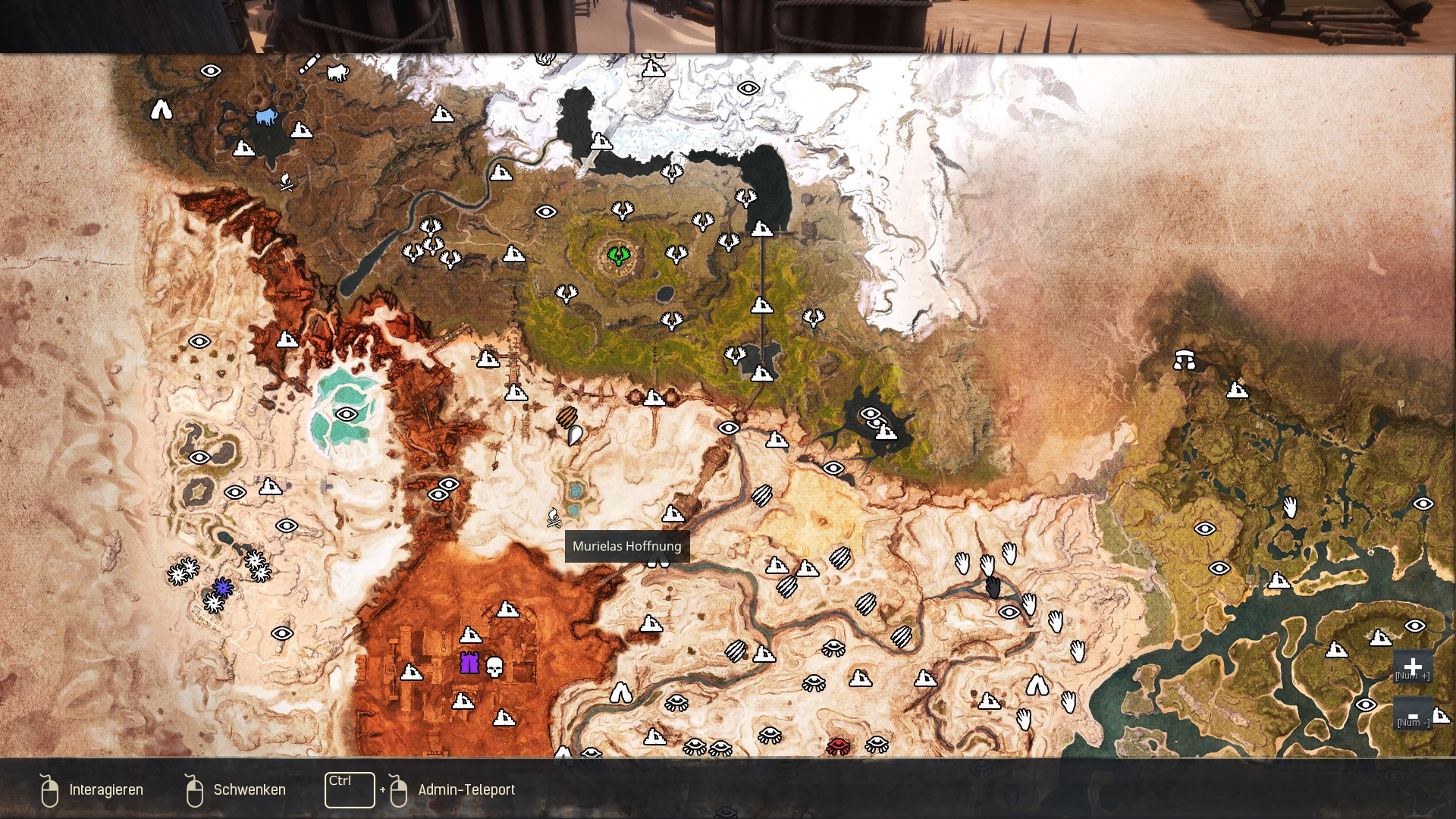Choose the orange striped claw marker
Viewport: 1456px width, 819px height.
[x=566, y=416]
